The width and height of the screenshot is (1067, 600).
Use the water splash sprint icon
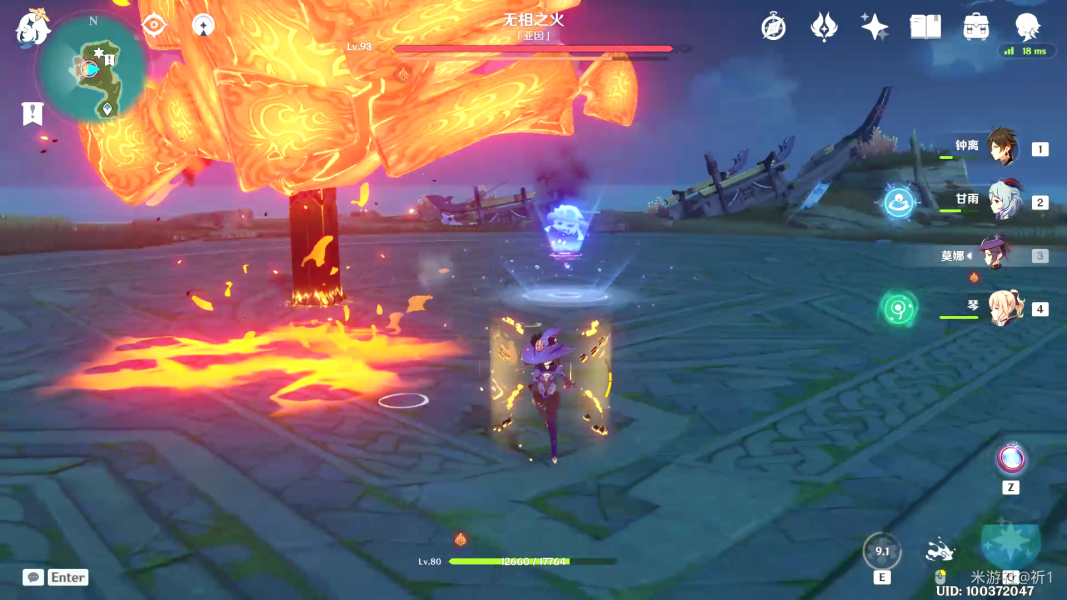(940, 551)
